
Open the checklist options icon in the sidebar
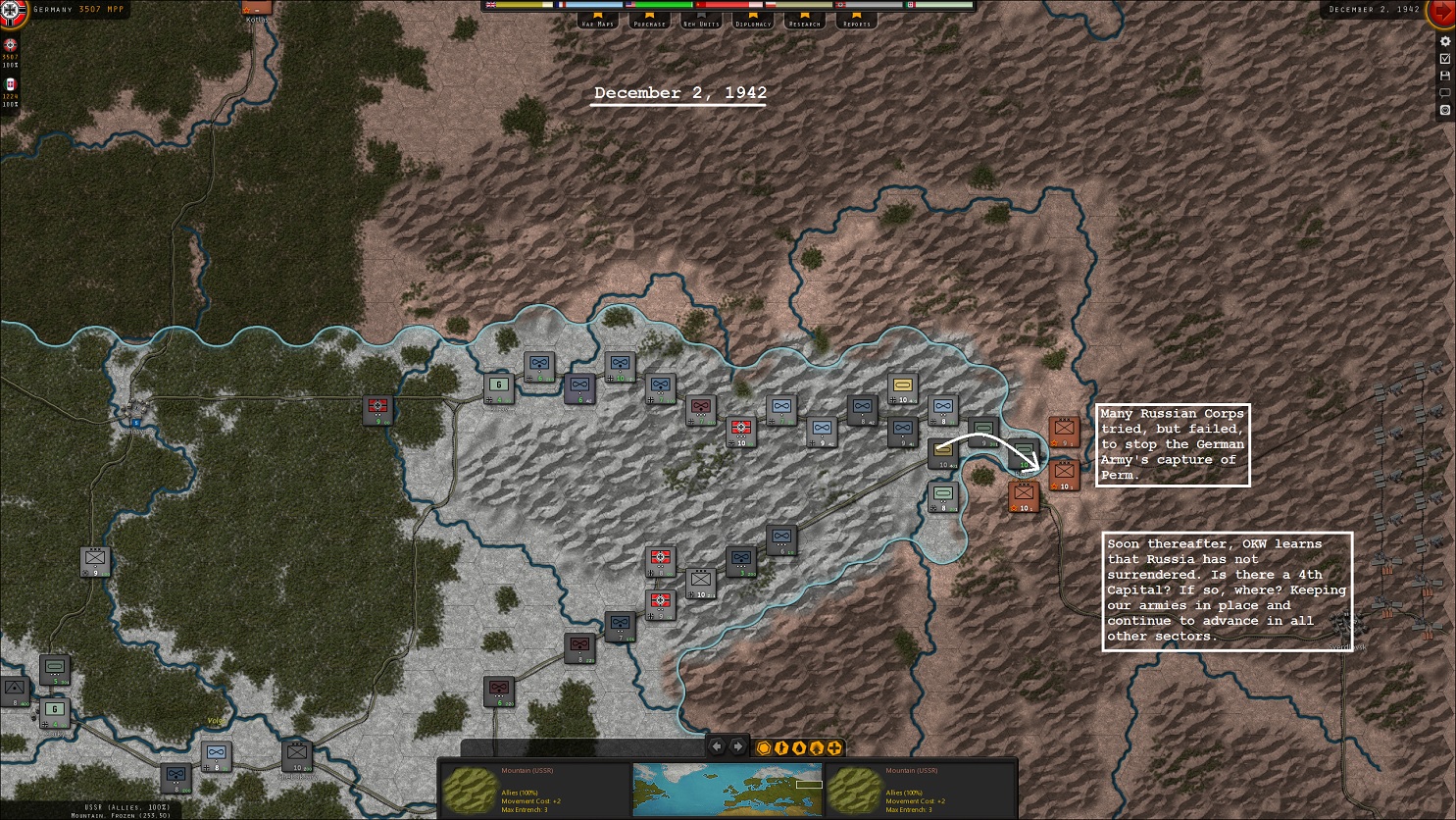click(x=1445, y=58)
